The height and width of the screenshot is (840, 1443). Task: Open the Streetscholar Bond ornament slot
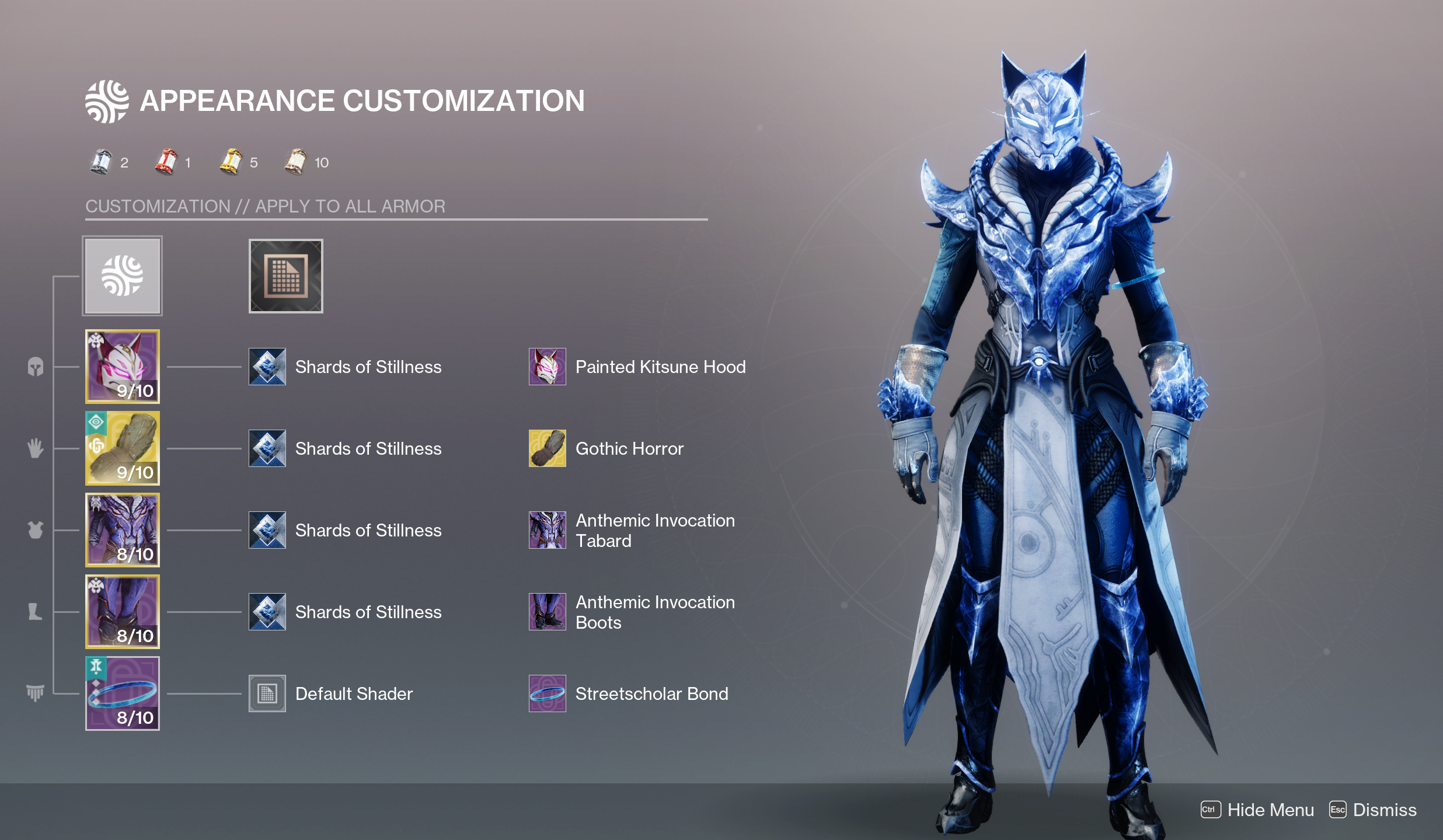point(548,693)
